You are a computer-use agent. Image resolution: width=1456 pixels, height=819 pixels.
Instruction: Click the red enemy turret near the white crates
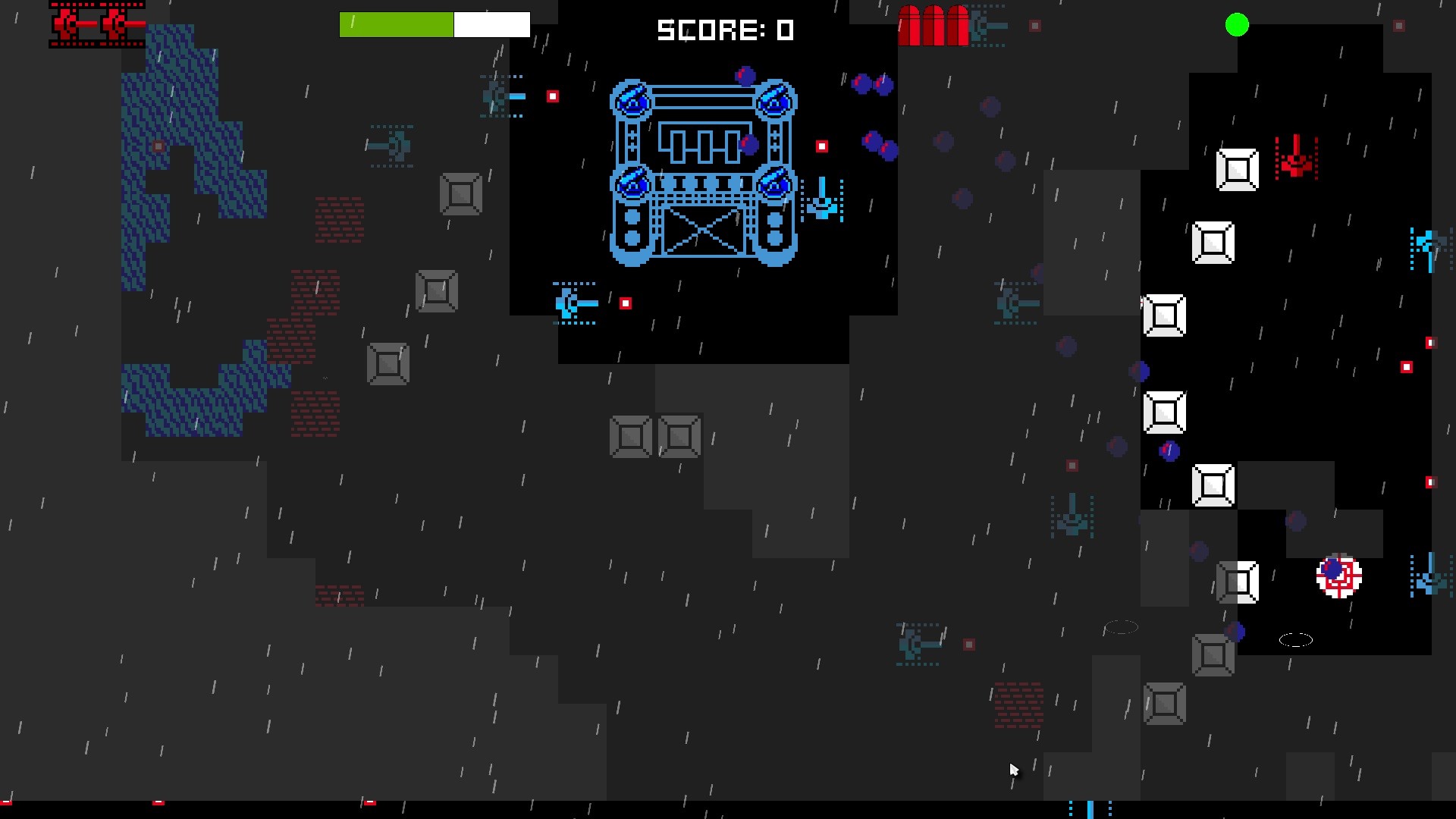pos(1298,157)
